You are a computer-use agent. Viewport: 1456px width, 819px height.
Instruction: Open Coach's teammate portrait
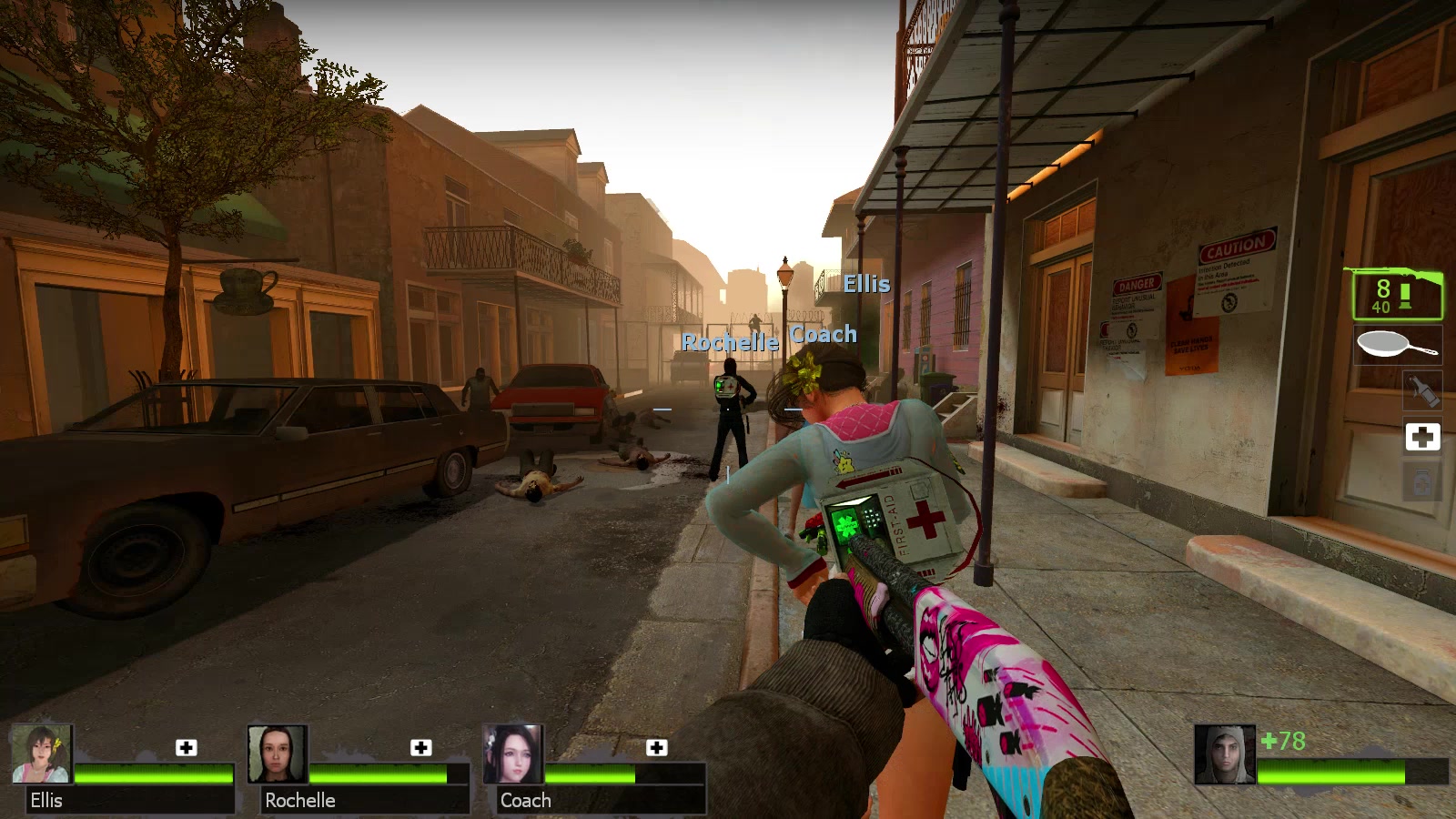point(513,754)
